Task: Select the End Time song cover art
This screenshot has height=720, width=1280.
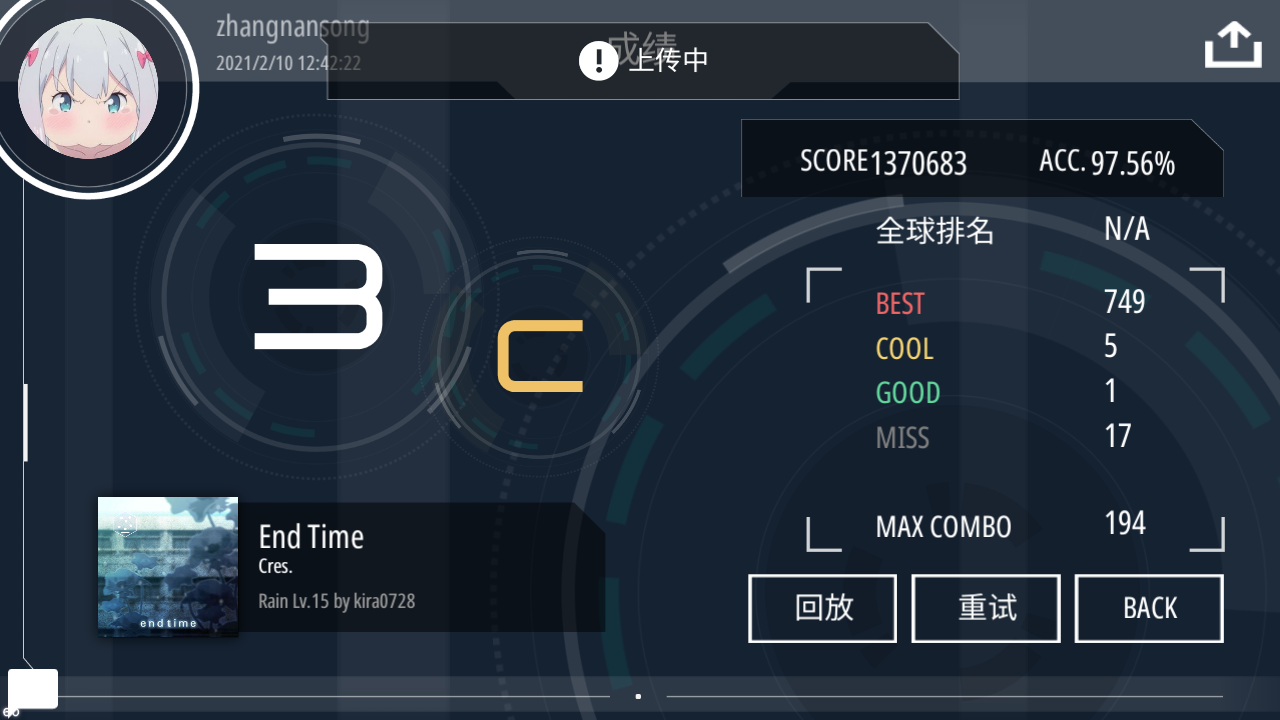Action: [x=167, y=567]
